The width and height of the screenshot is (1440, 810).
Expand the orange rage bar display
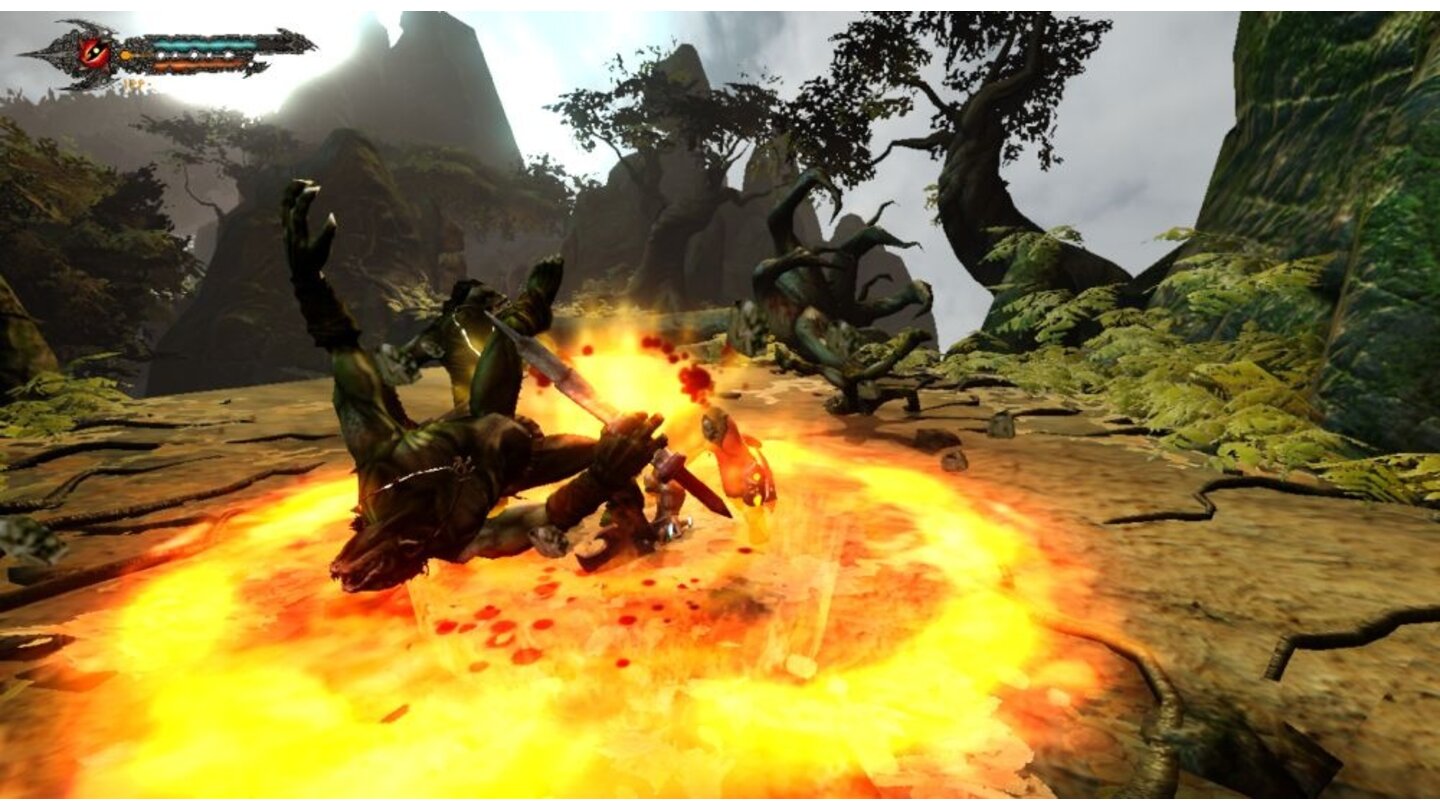pos(200,64)
